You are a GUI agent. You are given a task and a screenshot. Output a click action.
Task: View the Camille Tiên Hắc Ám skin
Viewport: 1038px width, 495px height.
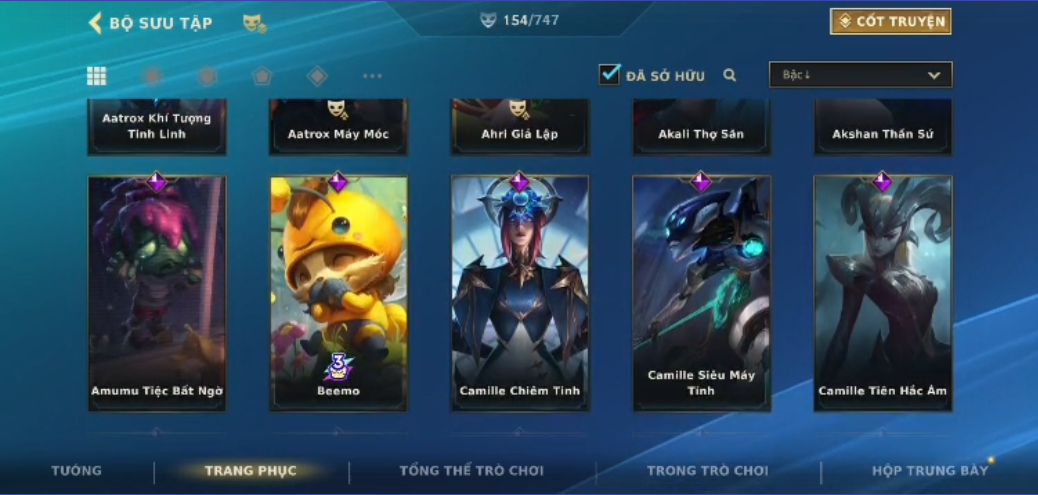tap(882, 293)
